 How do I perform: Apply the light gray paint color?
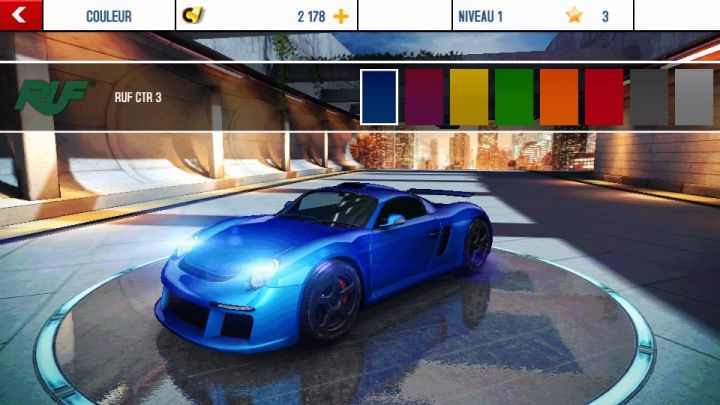pyautogui.click(x=693, y=97)
